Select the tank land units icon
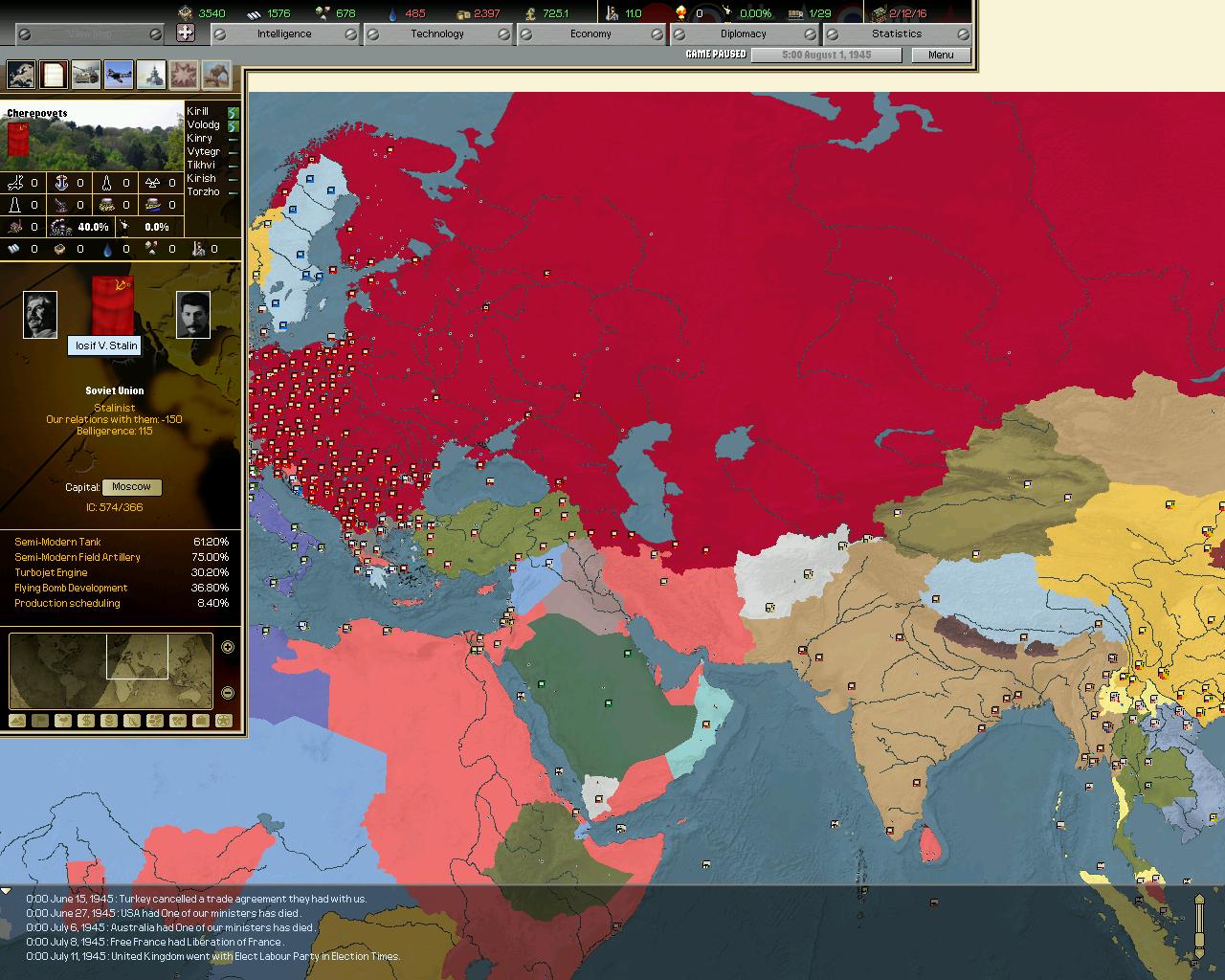 pyautogui.click(x=86, y=74)
